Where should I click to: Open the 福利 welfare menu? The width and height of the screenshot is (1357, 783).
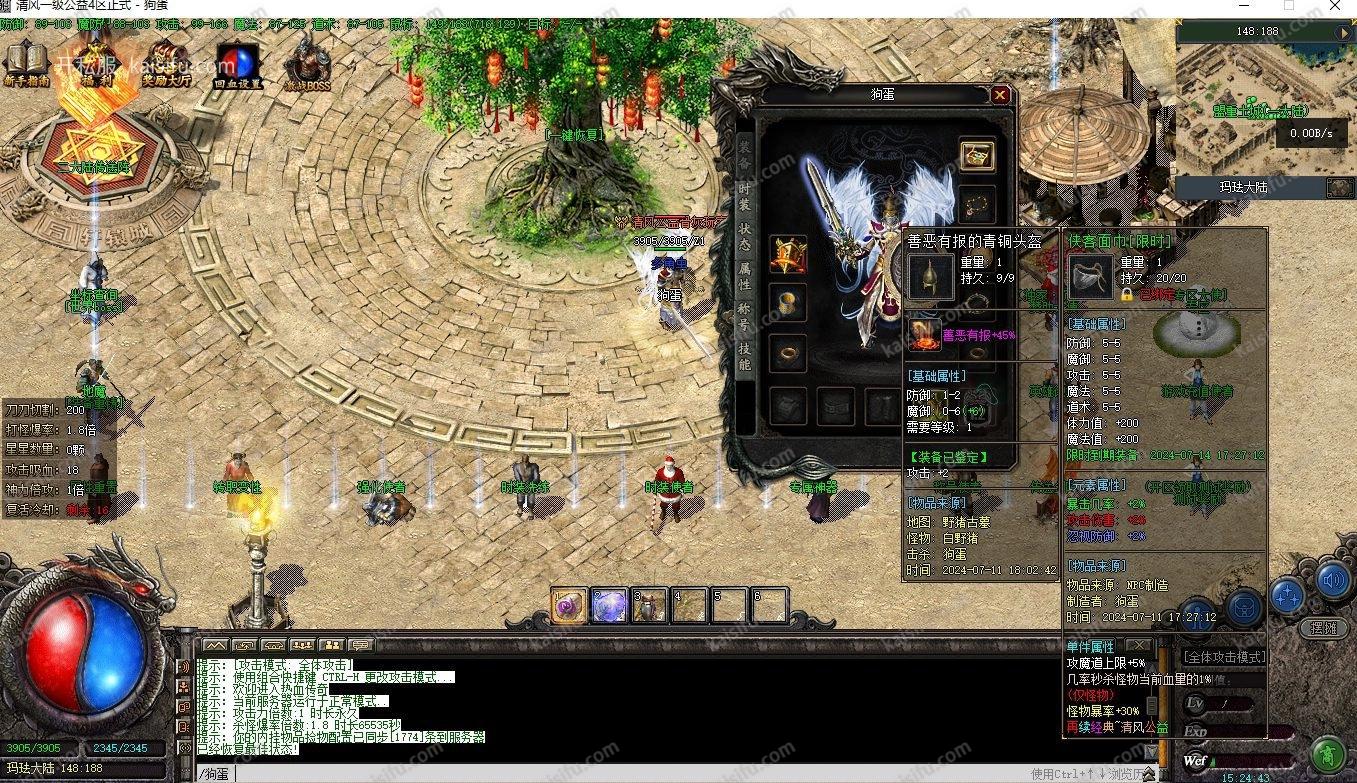[96, 63]
